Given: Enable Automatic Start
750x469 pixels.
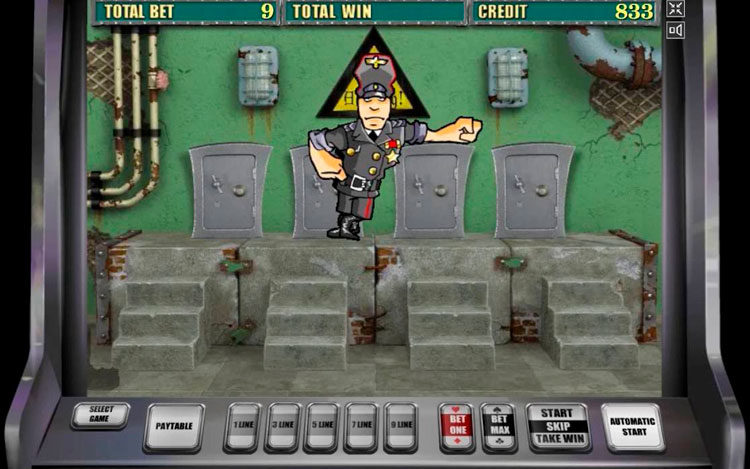Looking at the screenshot, I should click(x=632, y=427).
